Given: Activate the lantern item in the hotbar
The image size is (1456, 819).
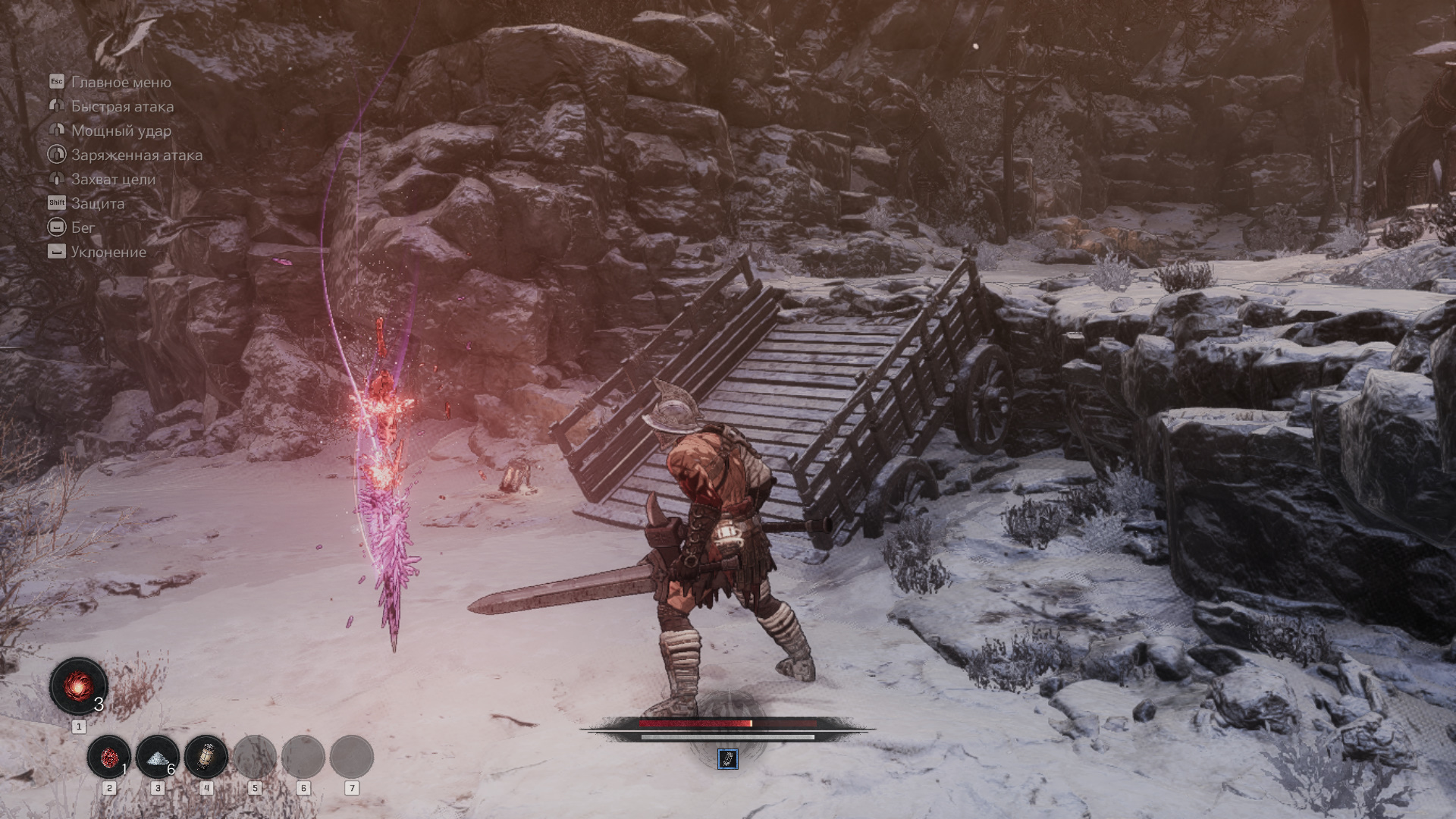Looking at the screenshot, I should tap(206, 757).
